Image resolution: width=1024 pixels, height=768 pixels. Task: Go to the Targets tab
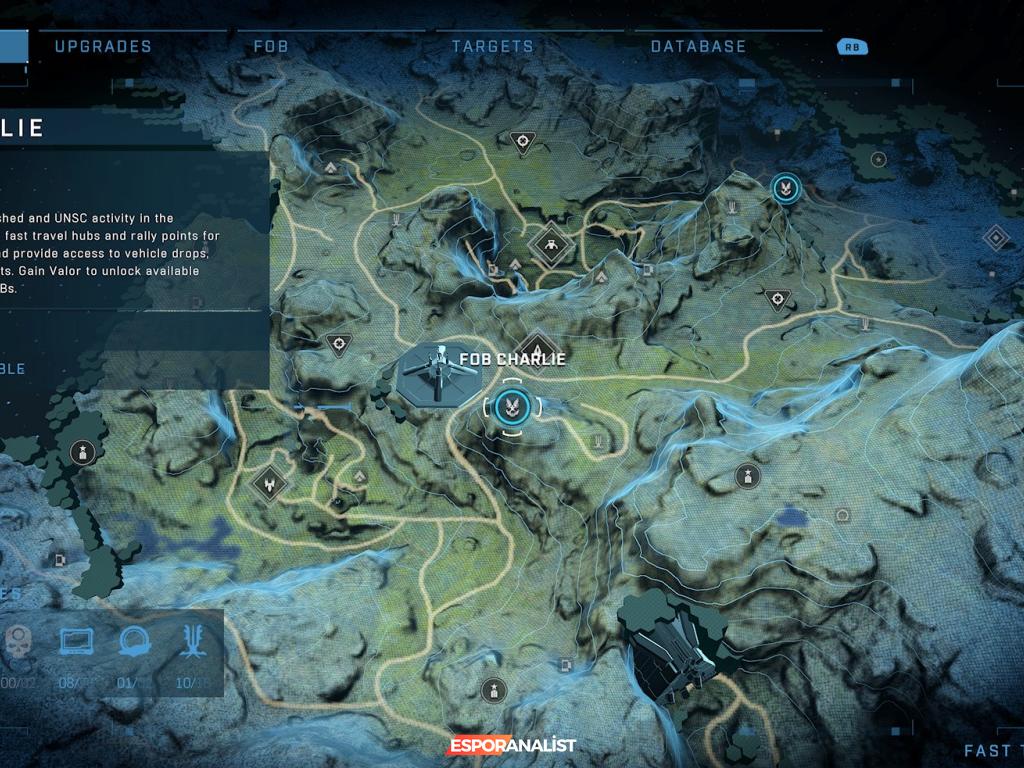[x=493, y=46]
